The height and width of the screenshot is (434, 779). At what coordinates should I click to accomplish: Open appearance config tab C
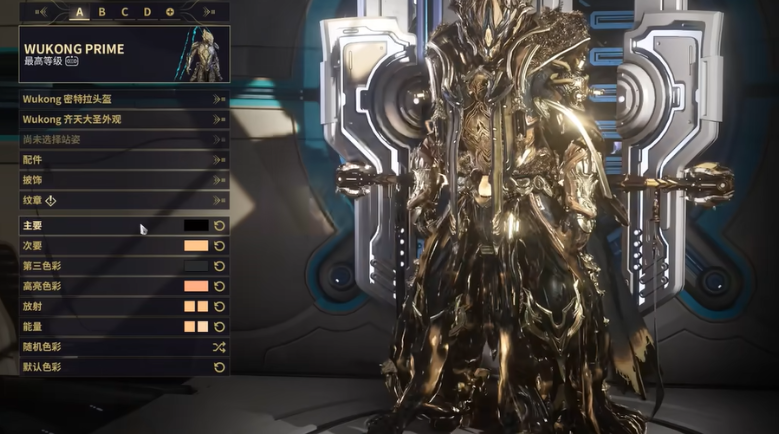tap(125, 12)
